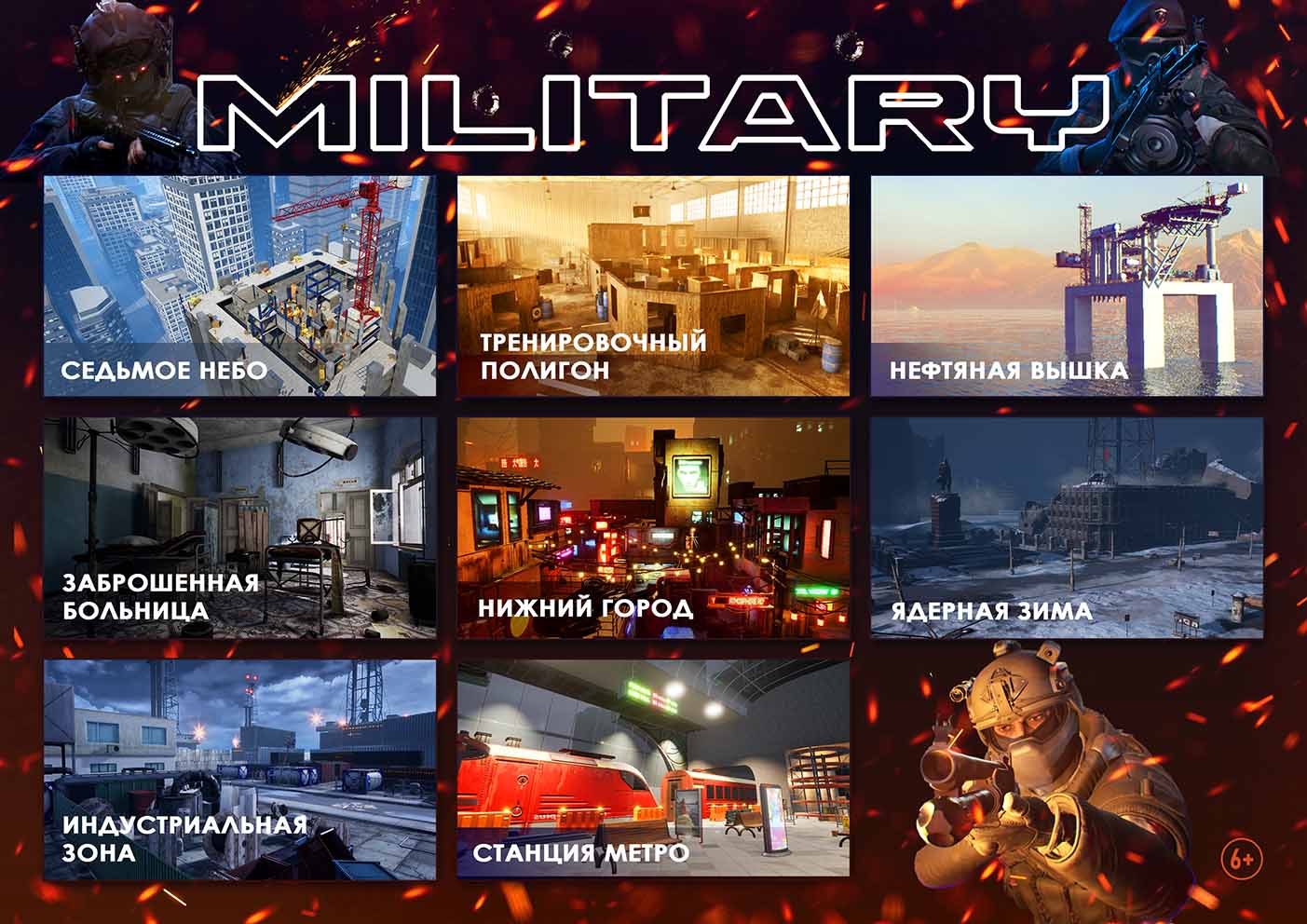Select the Нижний город map
The width and height of the screenshot is (1307, 924).
coord(653,527)
